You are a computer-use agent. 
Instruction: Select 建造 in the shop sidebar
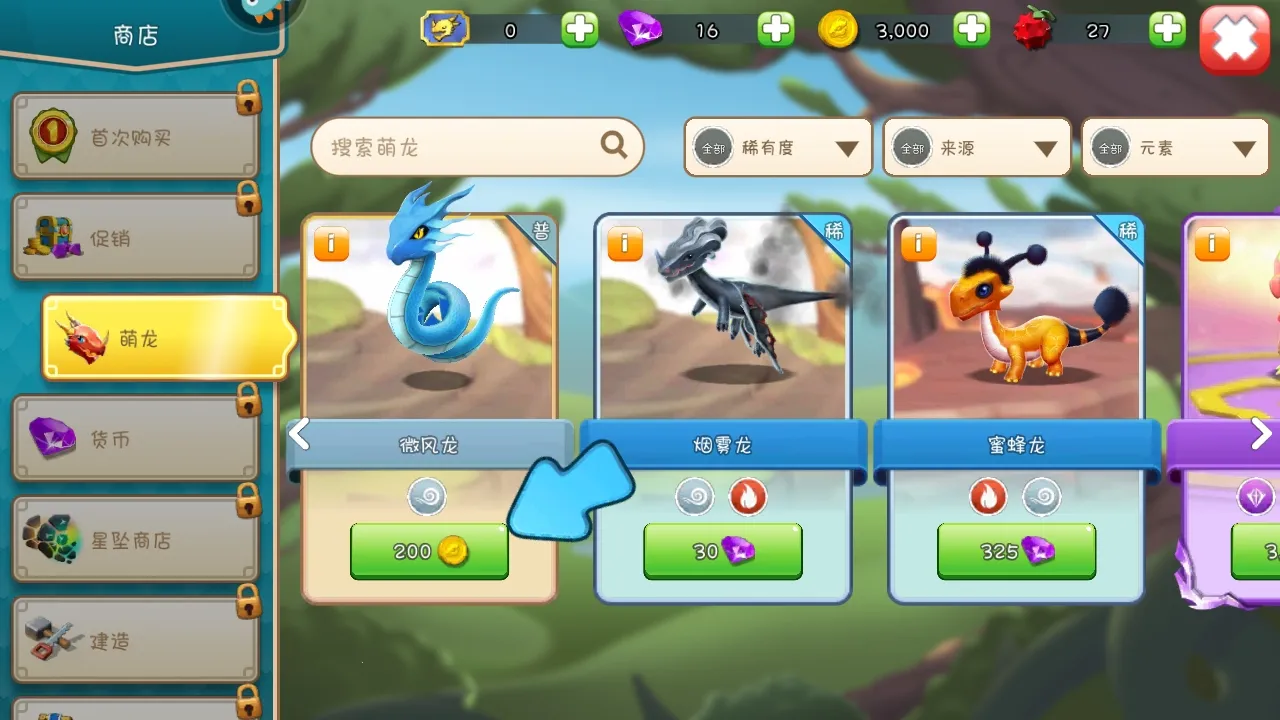pyautogui.click(x=135, y=637)
